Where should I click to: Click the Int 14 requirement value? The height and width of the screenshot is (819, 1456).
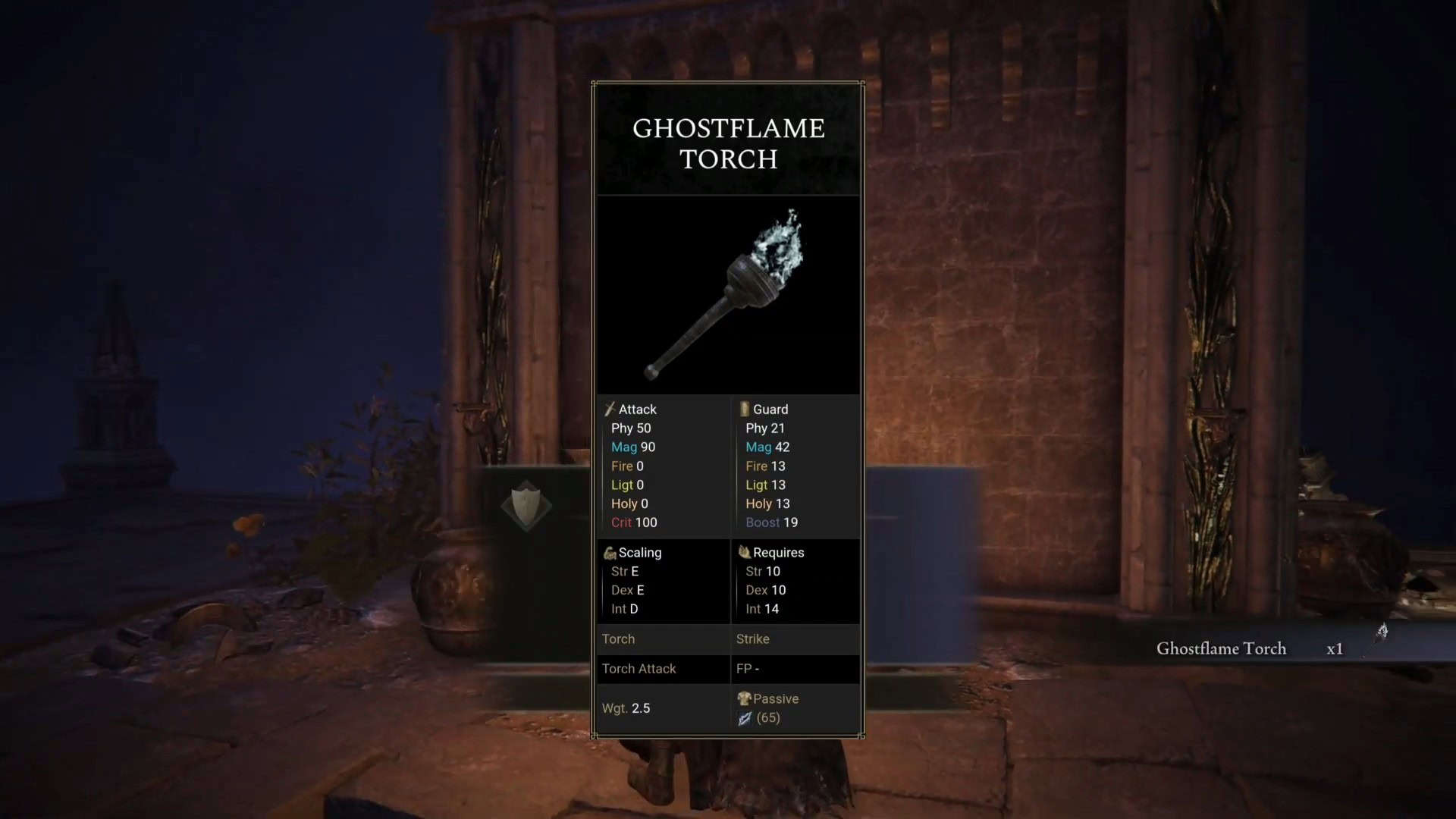[x=762, y=609]
